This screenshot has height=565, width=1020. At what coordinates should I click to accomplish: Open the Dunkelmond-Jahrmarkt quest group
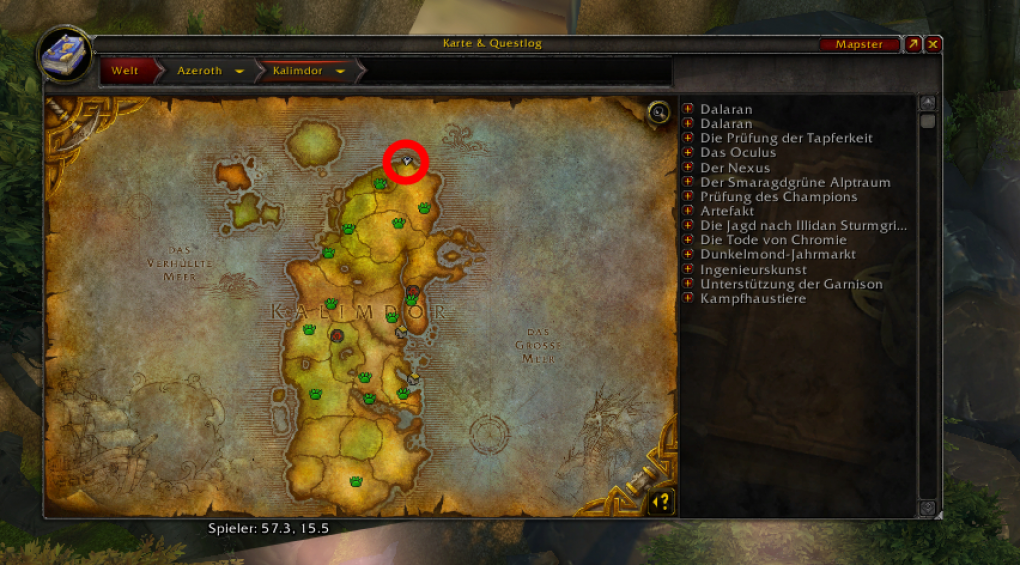coord(688,255)
